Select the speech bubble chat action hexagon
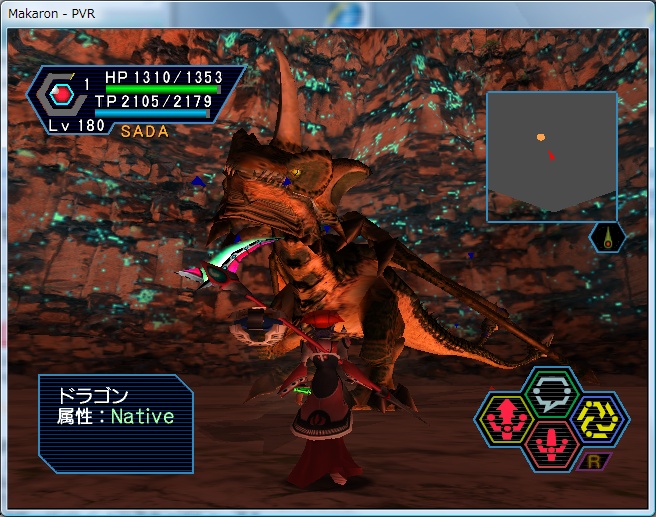This screenshot has width=656, height=517. pos(551,390)
